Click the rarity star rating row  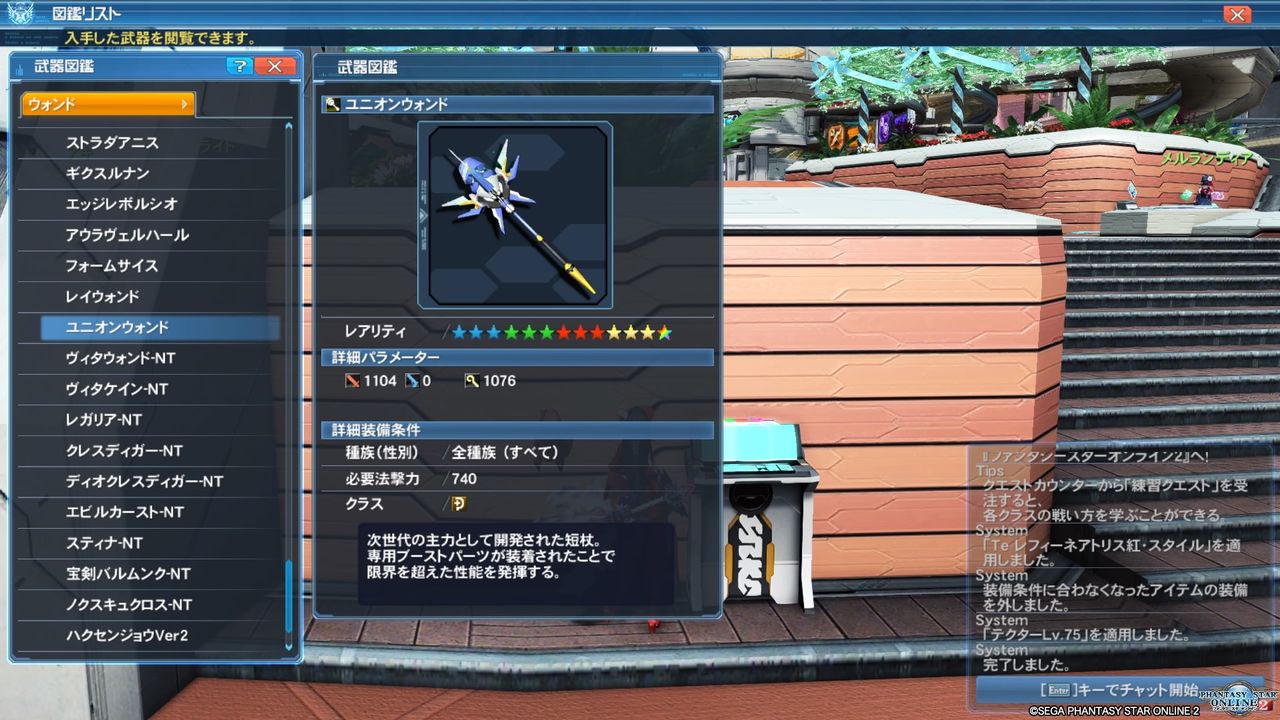[x=560, y=330]
